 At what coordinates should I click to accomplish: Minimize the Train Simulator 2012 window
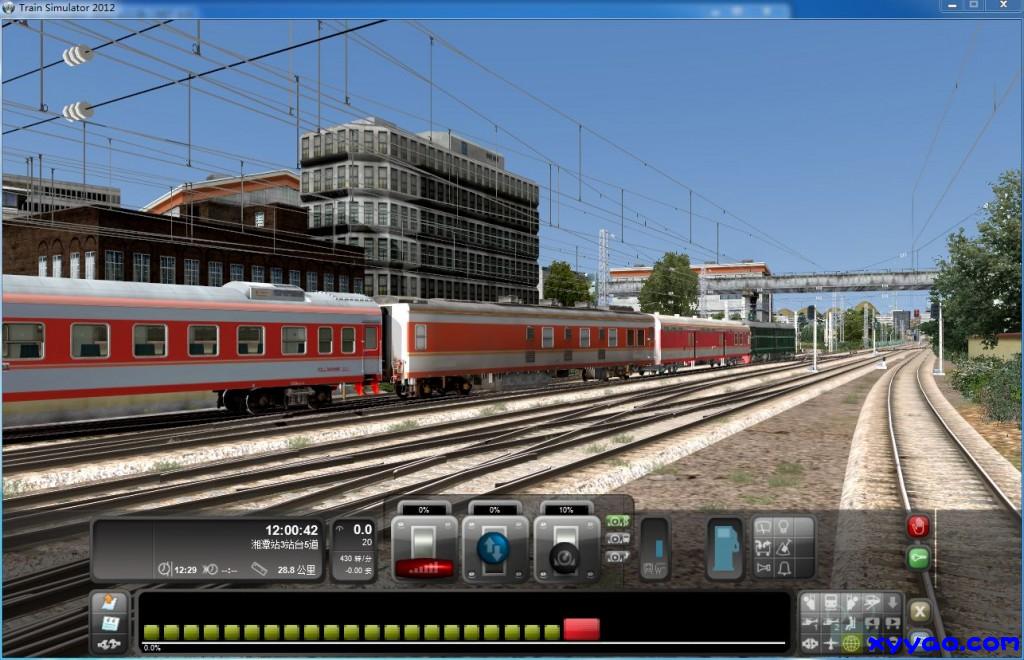pyautogui.click(x=949, y=6)
